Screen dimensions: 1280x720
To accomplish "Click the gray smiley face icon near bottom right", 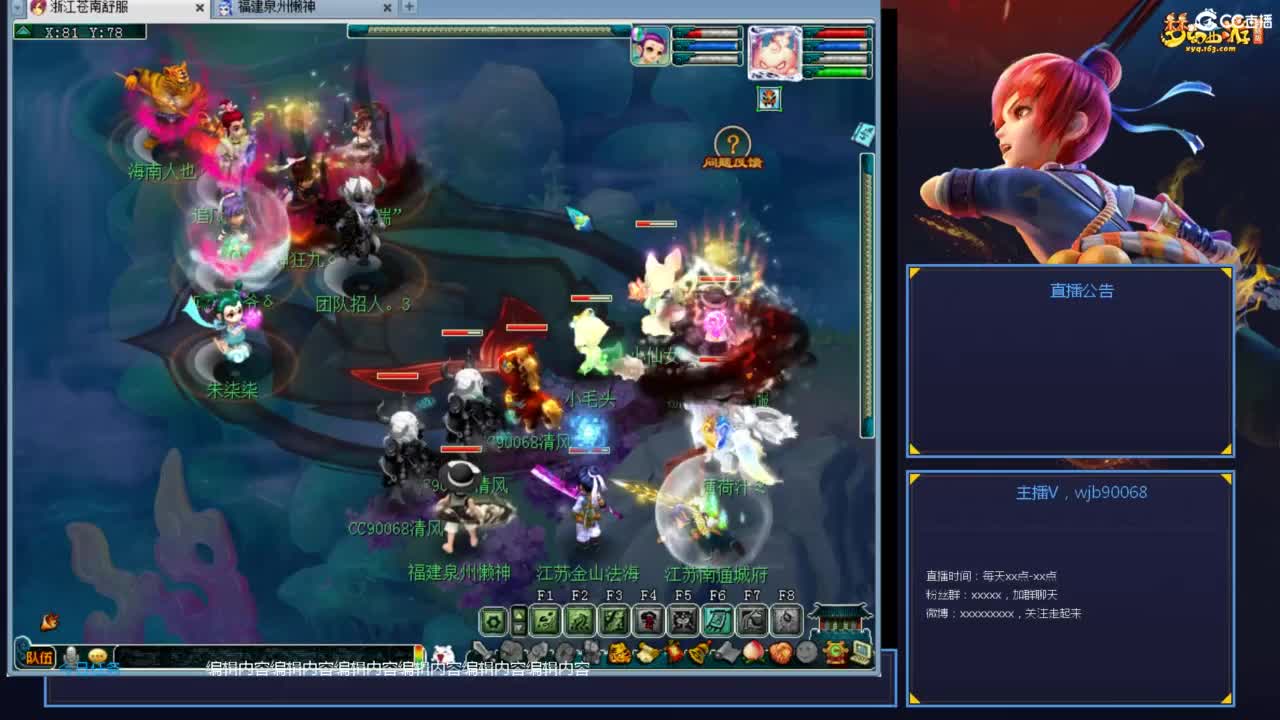I will click(x=806, y=653).
